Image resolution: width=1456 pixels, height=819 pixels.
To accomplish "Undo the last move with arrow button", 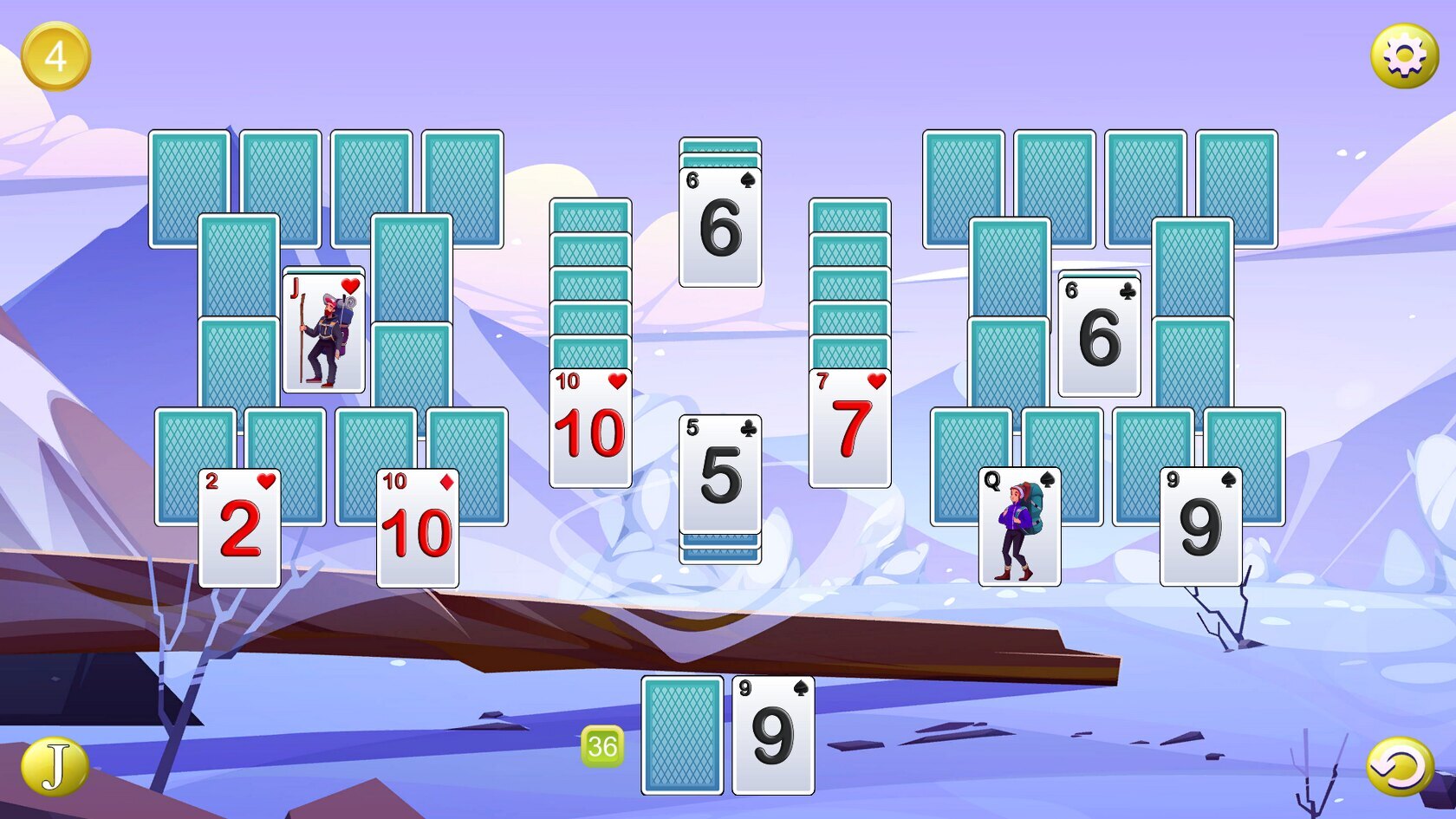I will tap(1400, 767).
